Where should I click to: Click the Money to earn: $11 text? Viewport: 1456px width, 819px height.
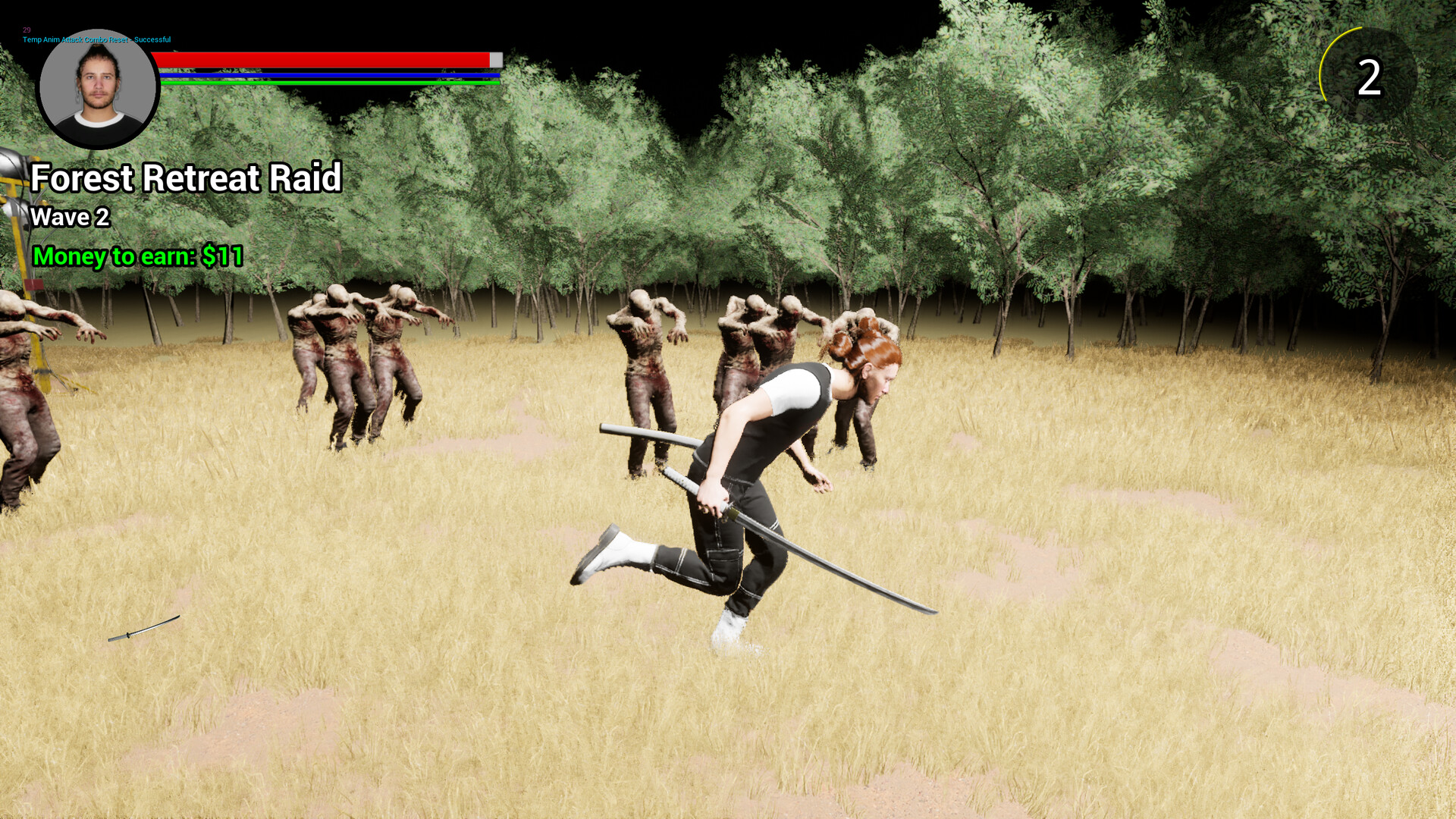coord(136,256)
